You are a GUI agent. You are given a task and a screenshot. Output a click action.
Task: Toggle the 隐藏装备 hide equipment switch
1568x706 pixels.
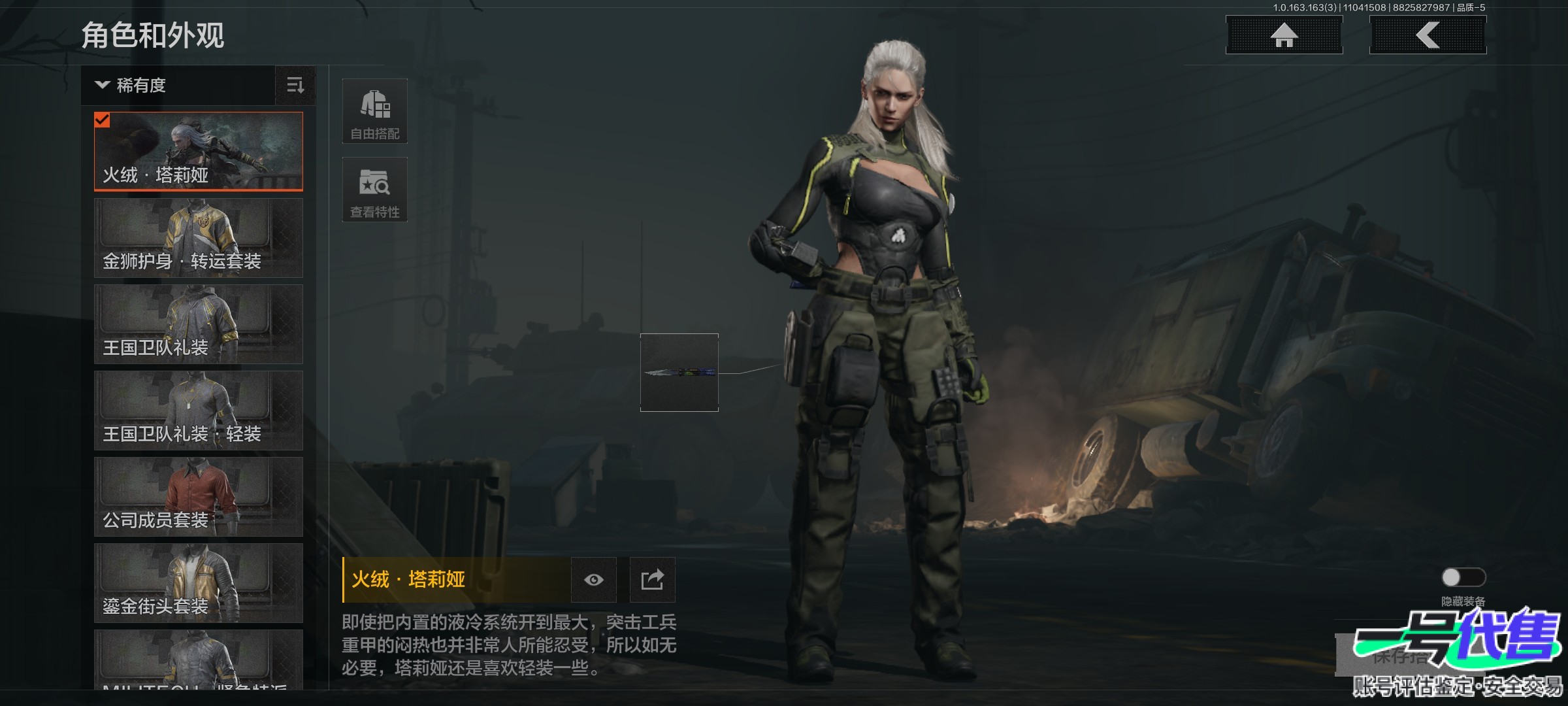1463,577
